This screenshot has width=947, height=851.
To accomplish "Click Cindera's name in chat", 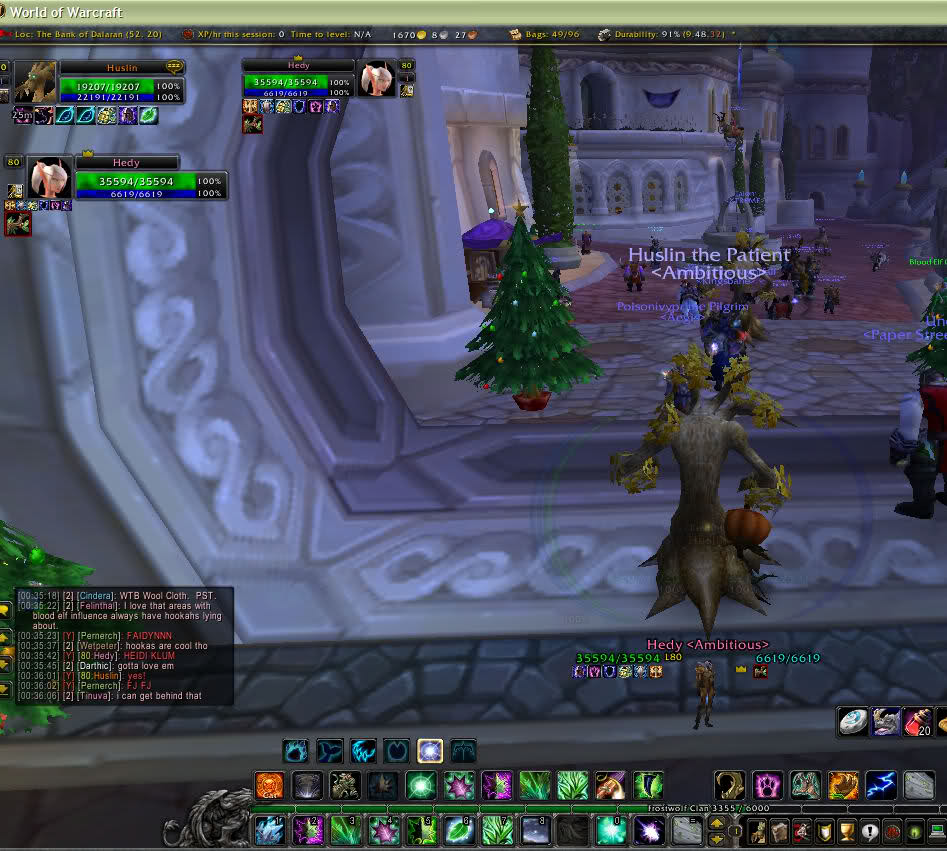I will tap(96, 596).
